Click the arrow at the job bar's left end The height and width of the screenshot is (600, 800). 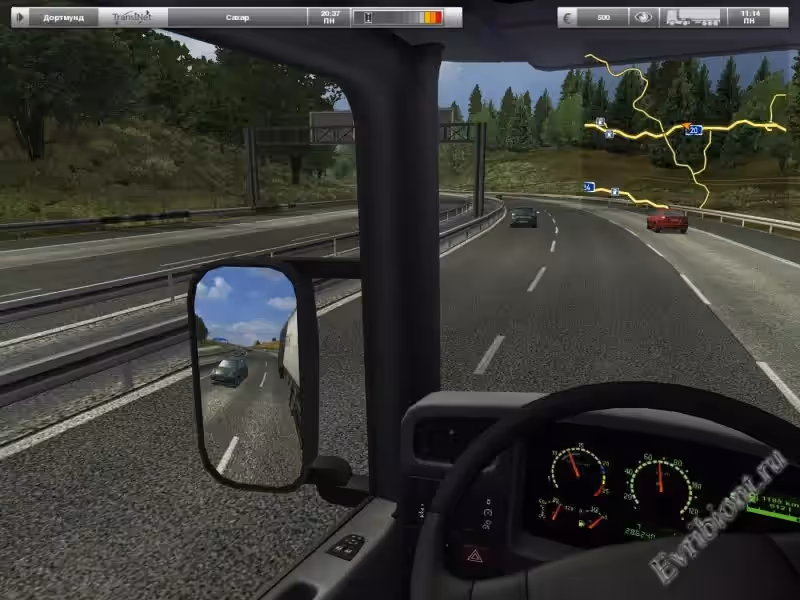coord(21,17)
